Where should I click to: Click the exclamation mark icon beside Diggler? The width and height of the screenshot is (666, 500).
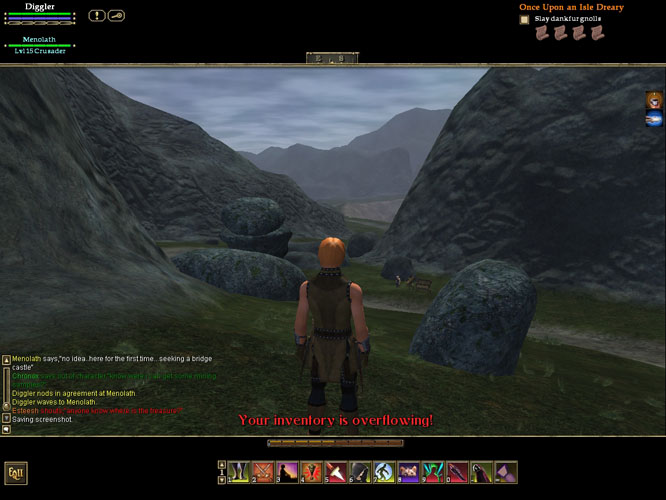pos(96,15)
